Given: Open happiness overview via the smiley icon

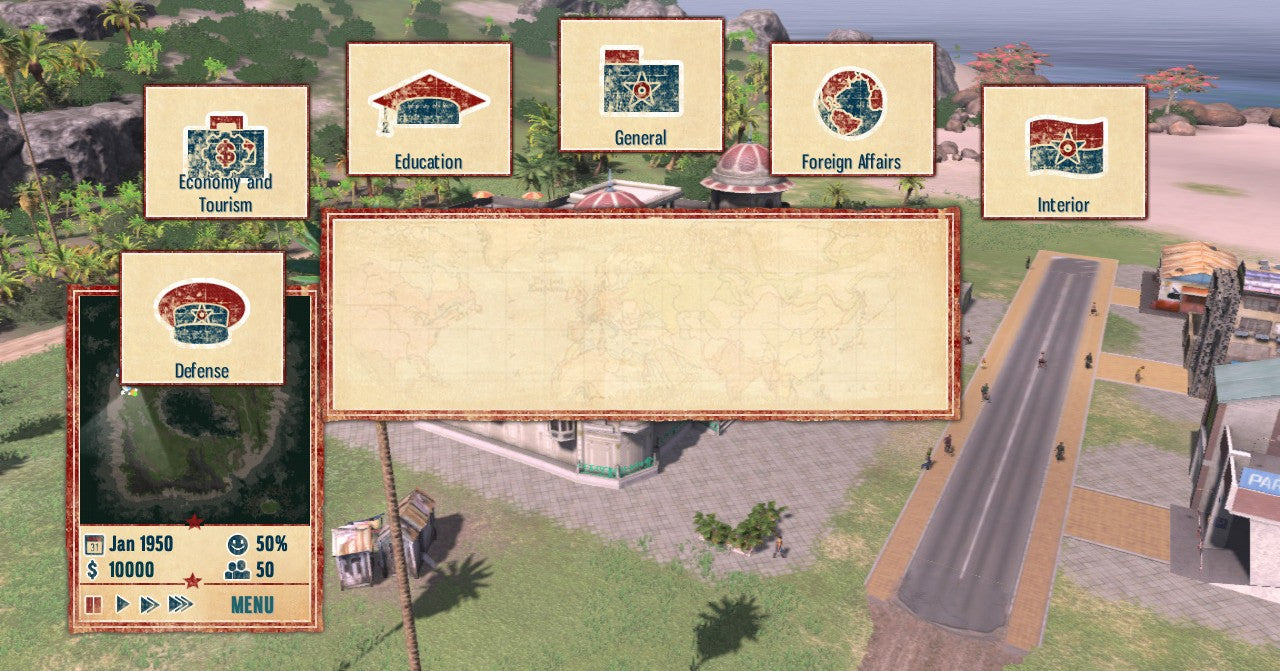Looking at the screenshot, I should coord(237,545).
